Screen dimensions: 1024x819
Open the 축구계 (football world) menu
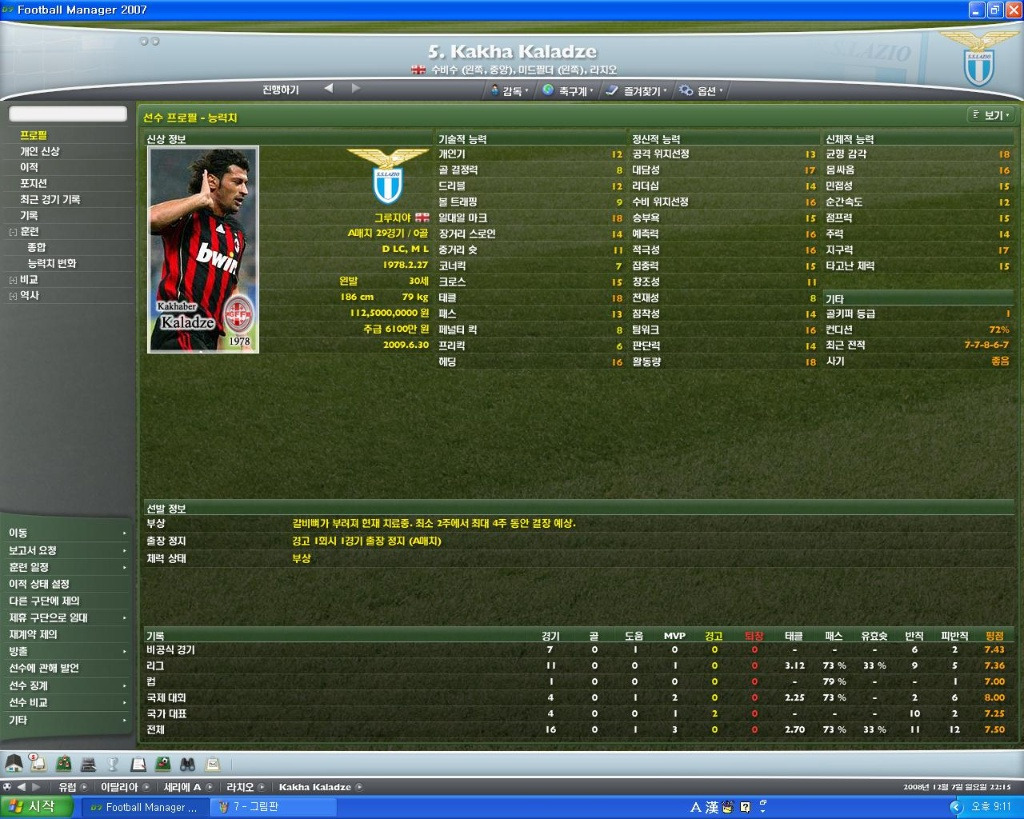coord(568,90)
